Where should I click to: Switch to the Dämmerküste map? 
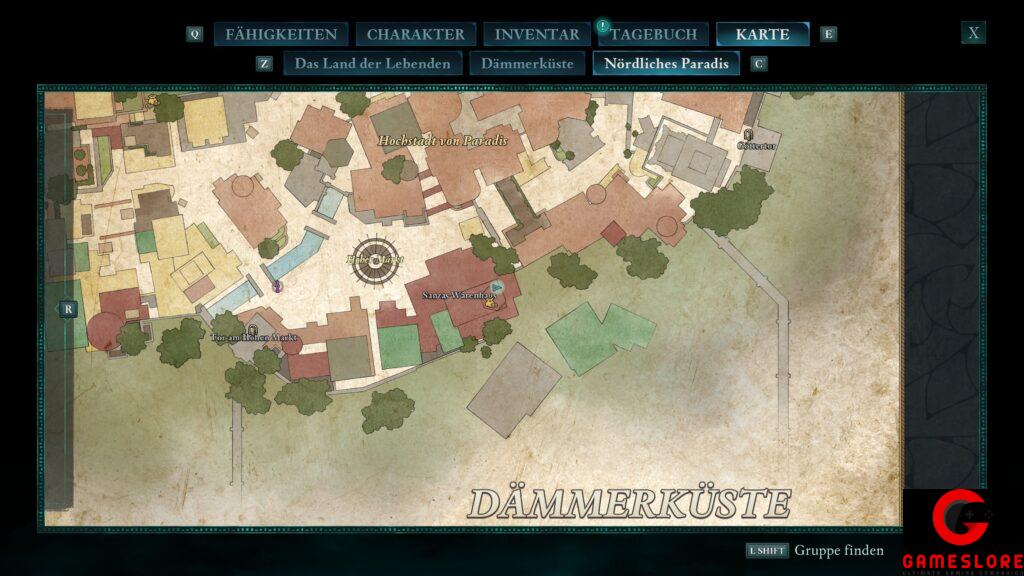[527, 64]
